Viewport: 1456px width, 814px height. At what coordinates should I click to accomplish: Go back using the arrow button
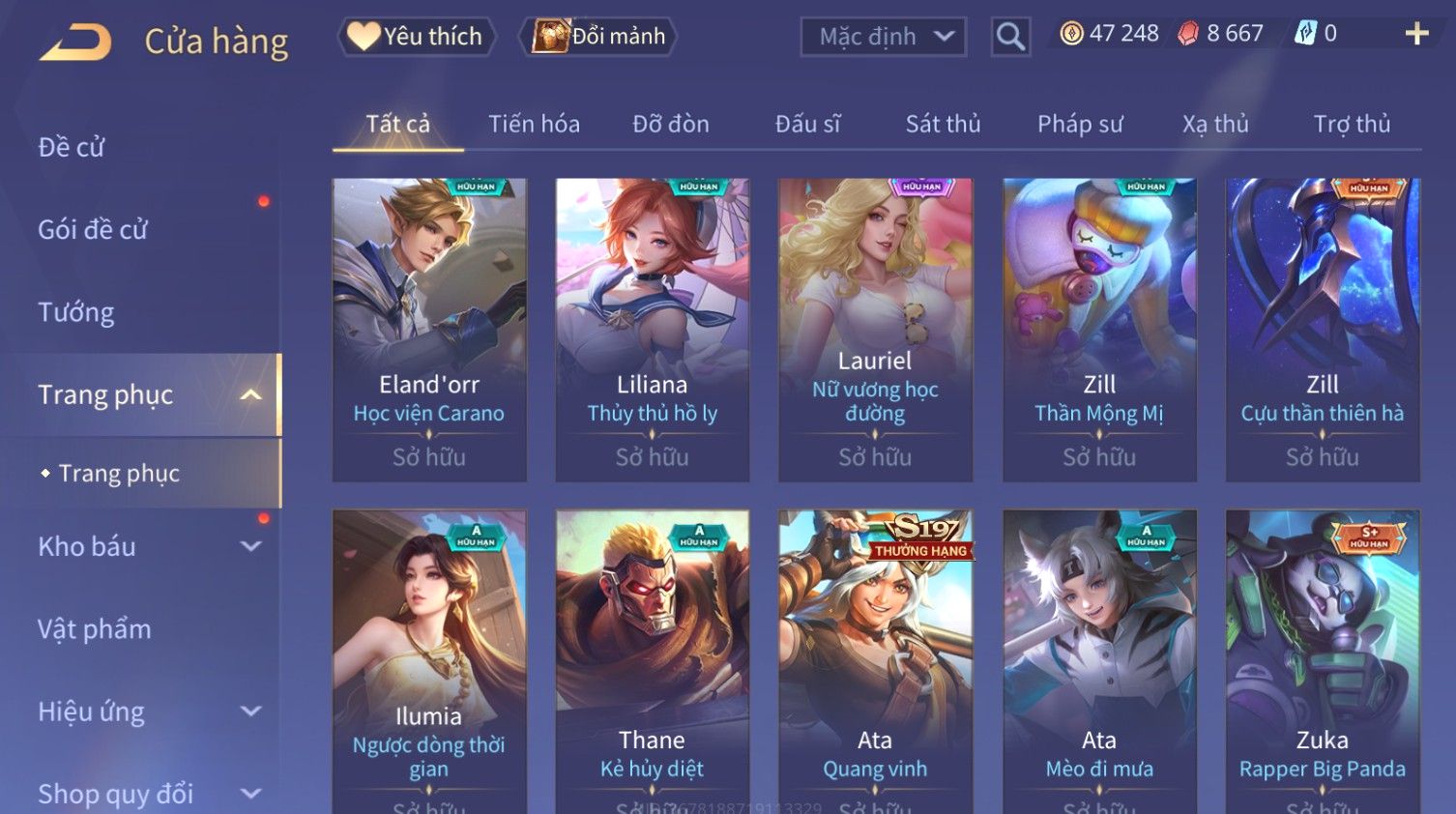(x=75, y=43)
